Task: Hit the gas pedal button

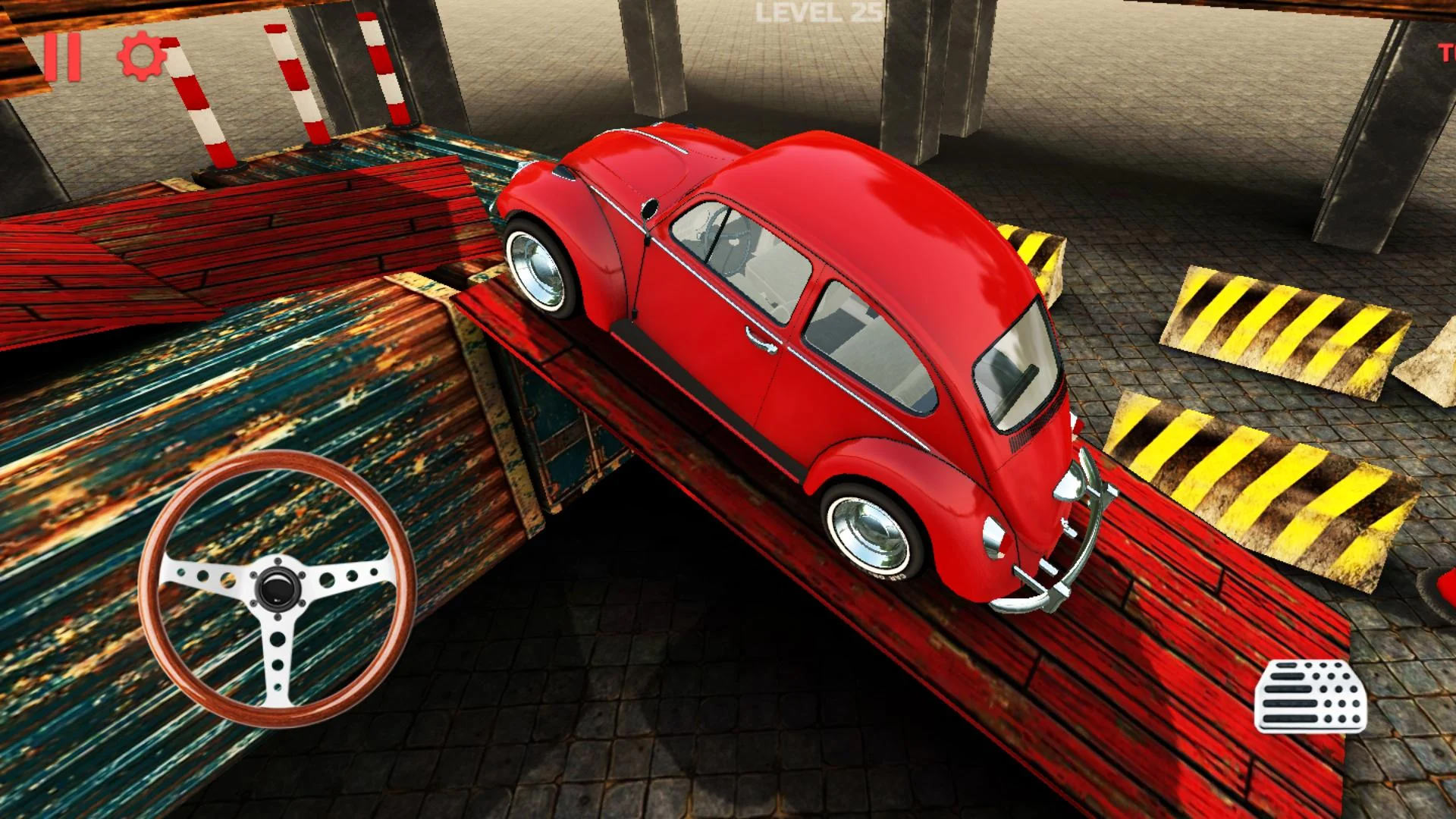Action: click(x=1310, y=696)
